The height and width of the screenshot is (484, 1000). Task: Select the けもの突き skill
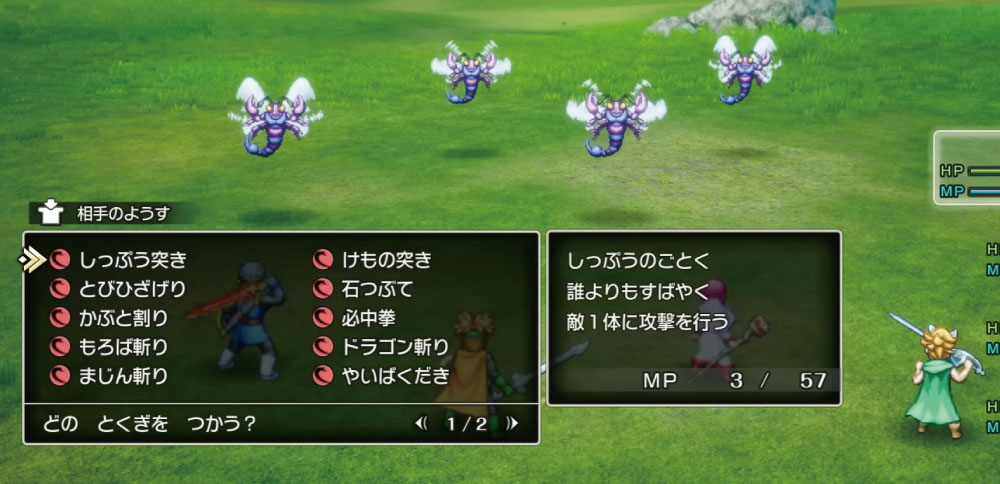386,260
